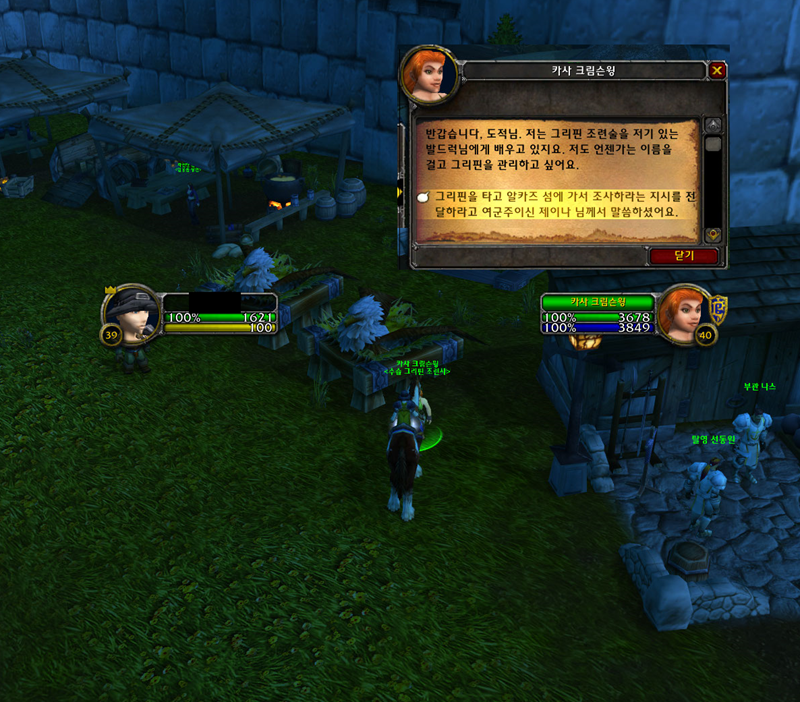
Task: Click the dialog scrollbar thumb
Action: (713, 144)
